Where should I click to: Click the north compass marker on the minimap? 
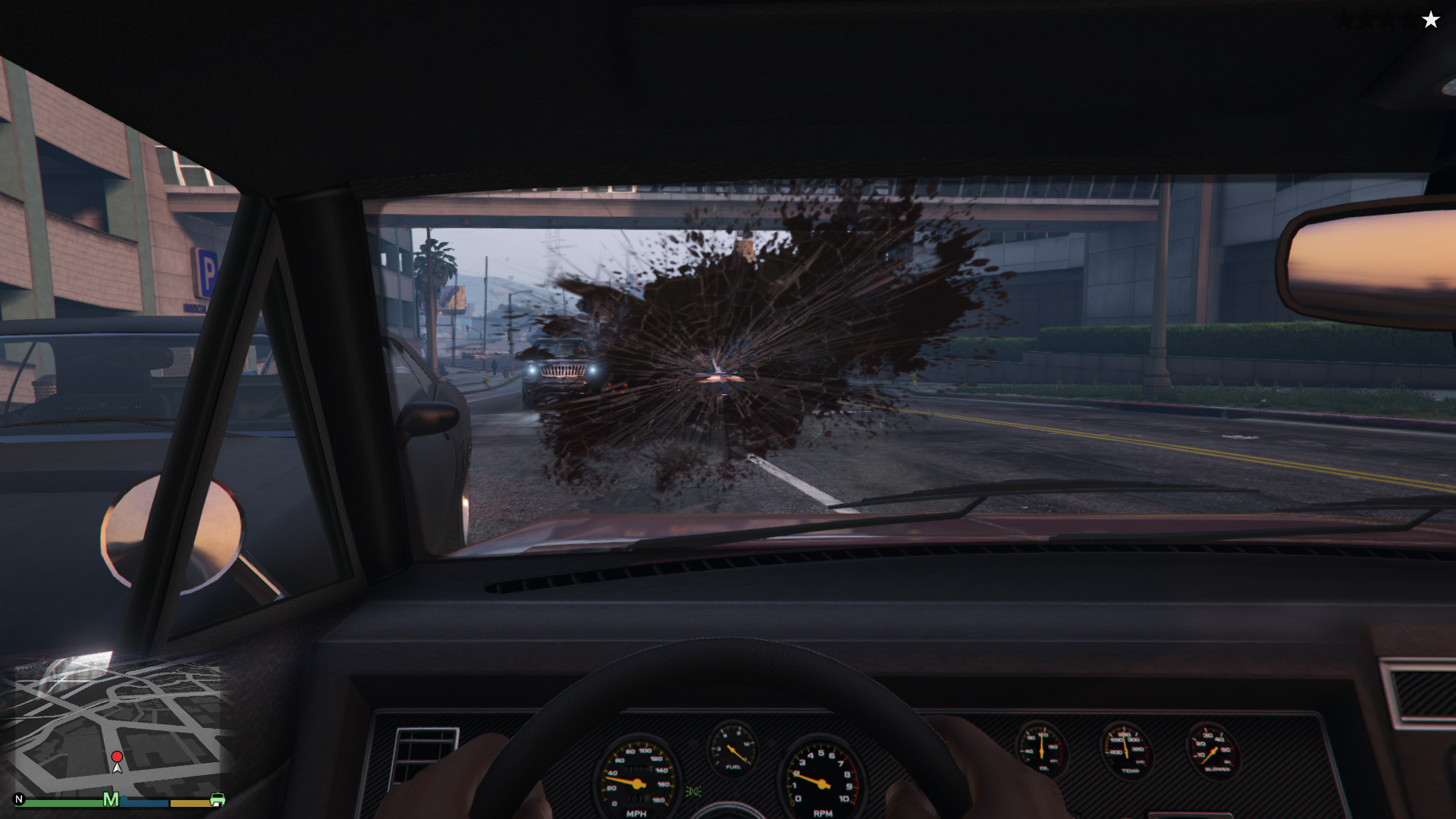[x=19, y=799]
